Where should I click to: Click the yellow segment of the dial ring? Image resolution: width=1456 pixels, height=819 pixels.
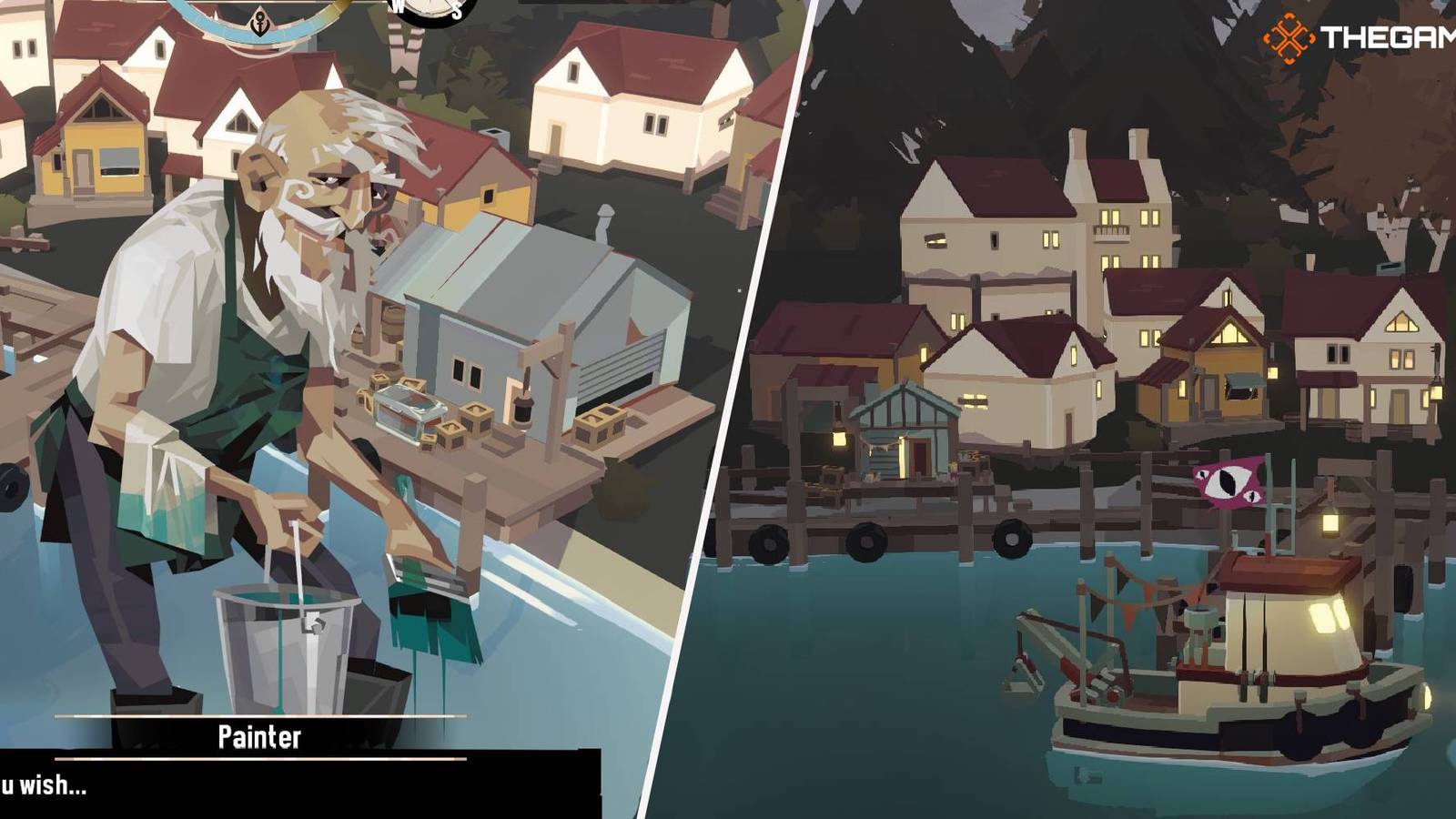tap(339, 5)
